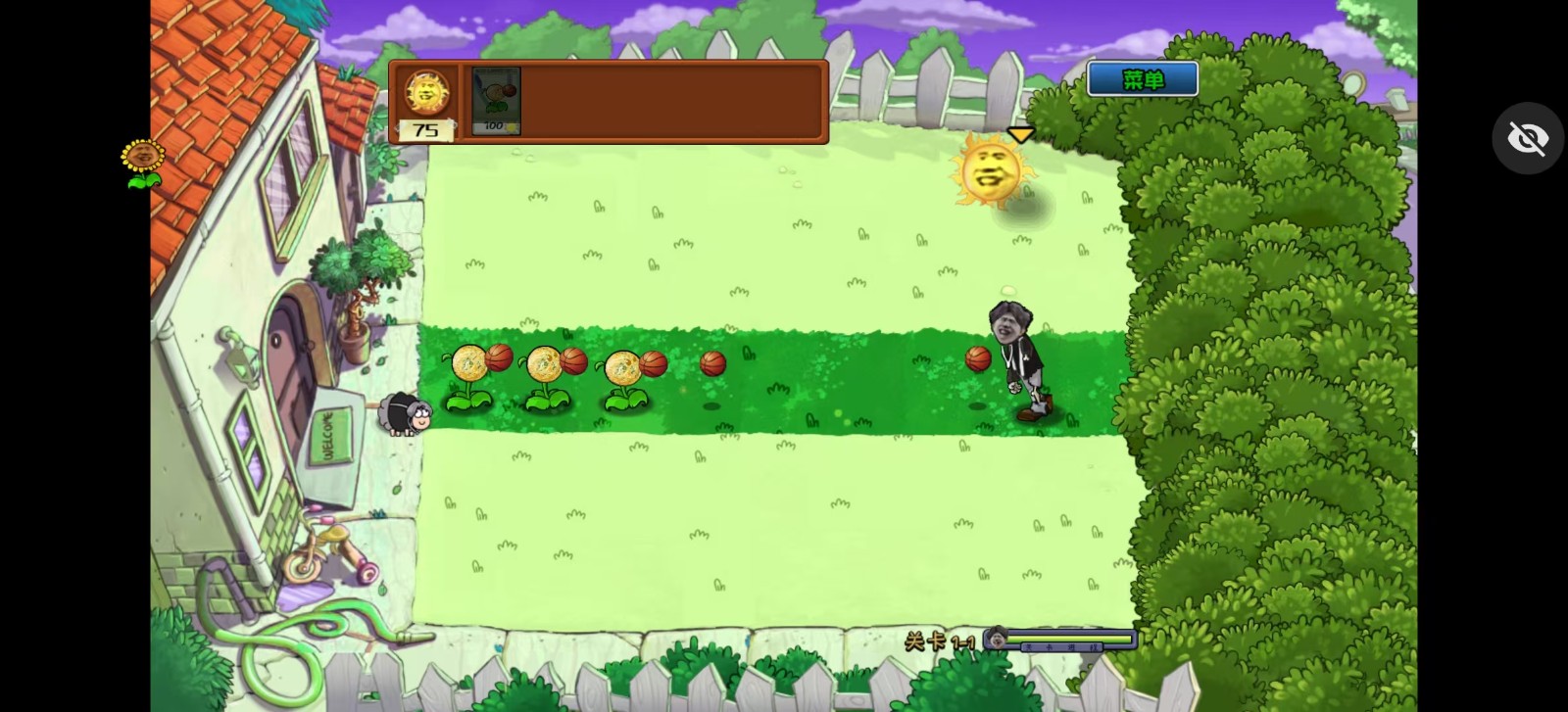
Task: Click the 75 sun count tag
Action: (x=426, y=128)
